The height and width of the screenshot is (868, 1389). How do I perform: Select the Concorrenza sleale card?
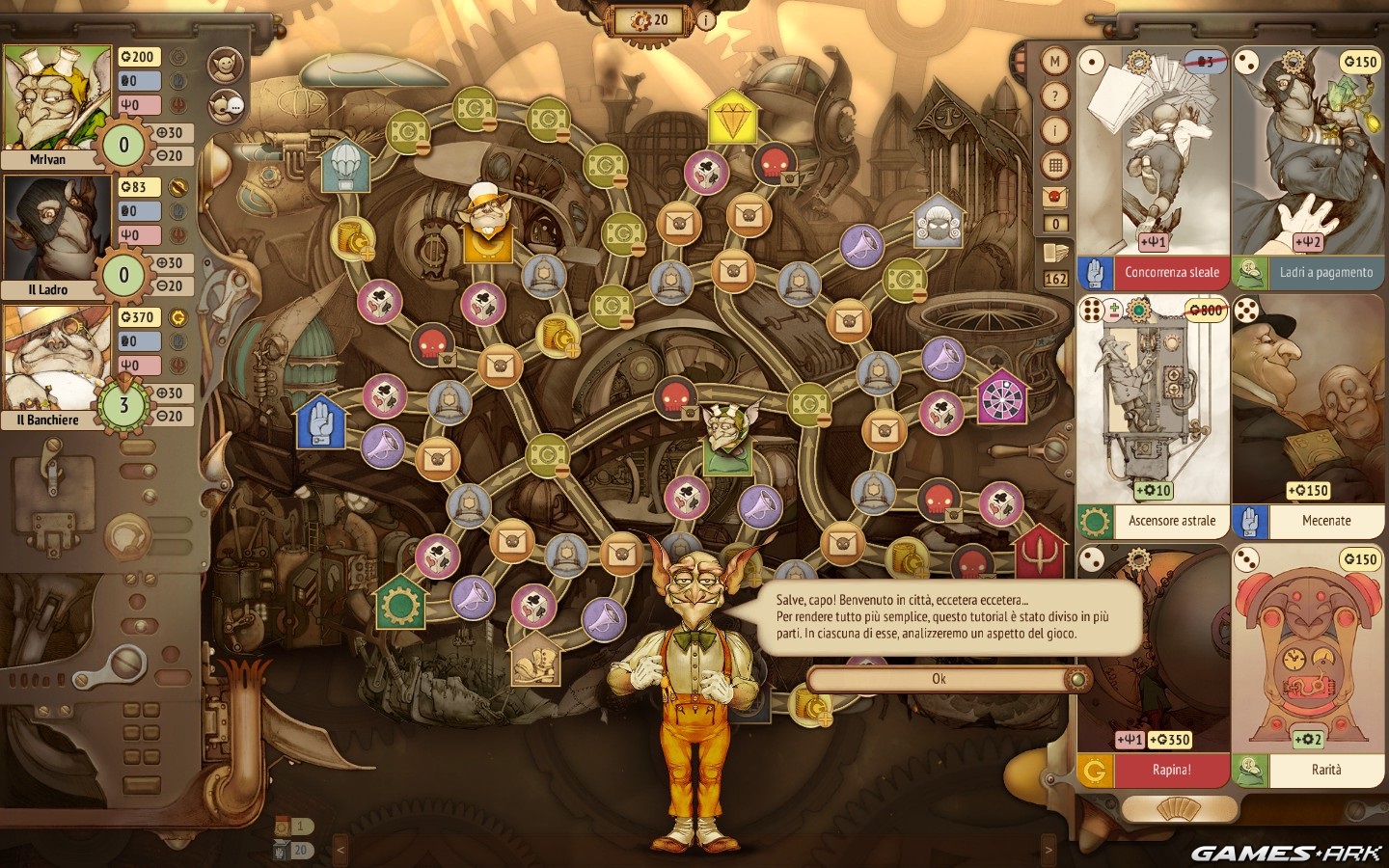pos(1153,164)
